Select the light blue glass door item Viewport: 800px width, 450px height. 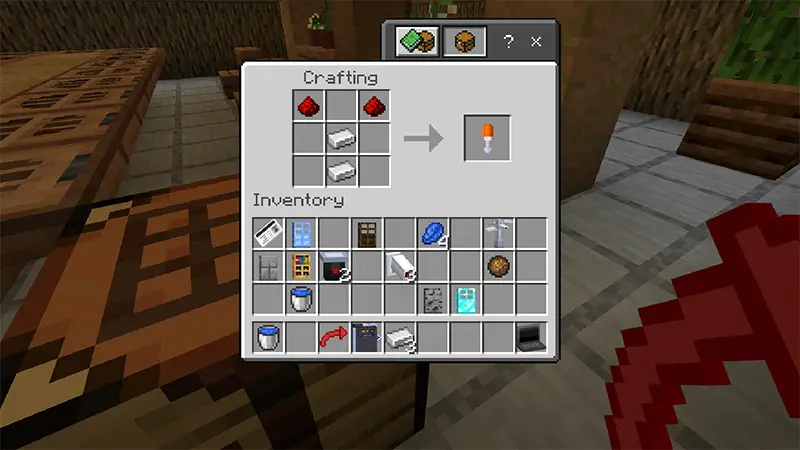pos(302,234)
